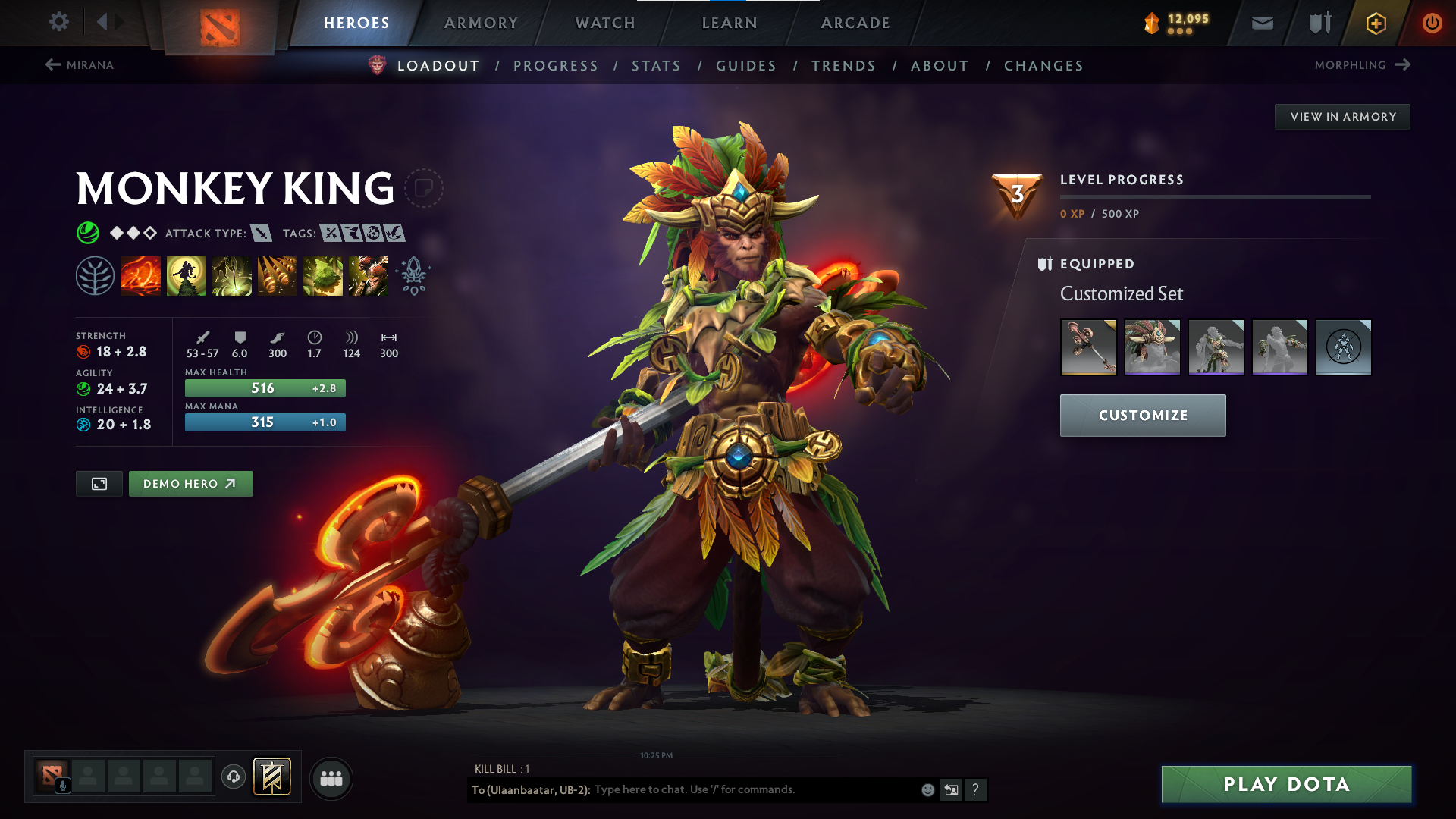
Task: Click the Boundless Strike ability icon
Action: [141, 275]
